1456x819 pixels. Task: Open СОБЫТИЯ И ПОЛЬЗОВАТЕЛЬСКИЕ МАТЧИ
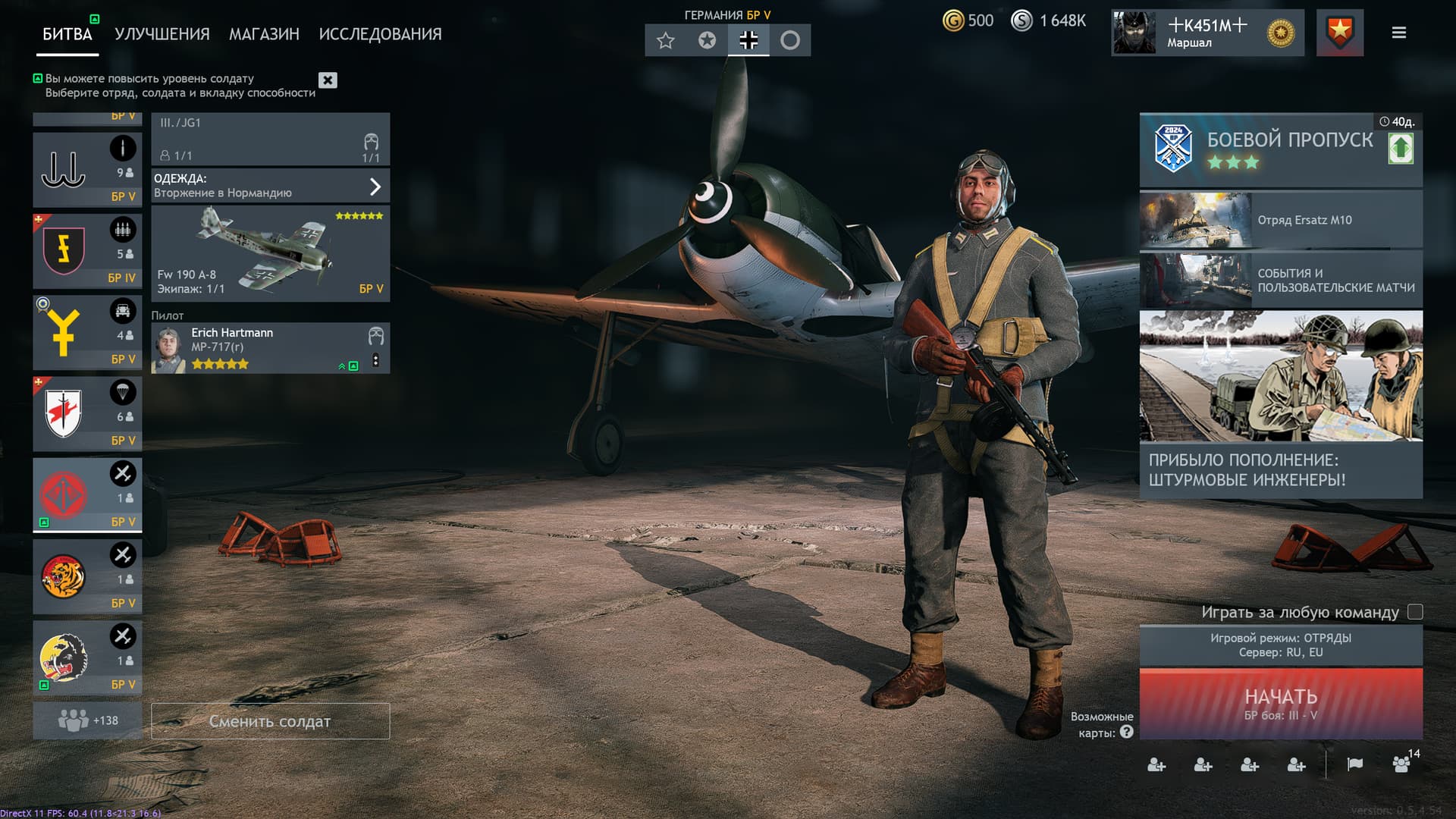click(x=1280, y=280)
